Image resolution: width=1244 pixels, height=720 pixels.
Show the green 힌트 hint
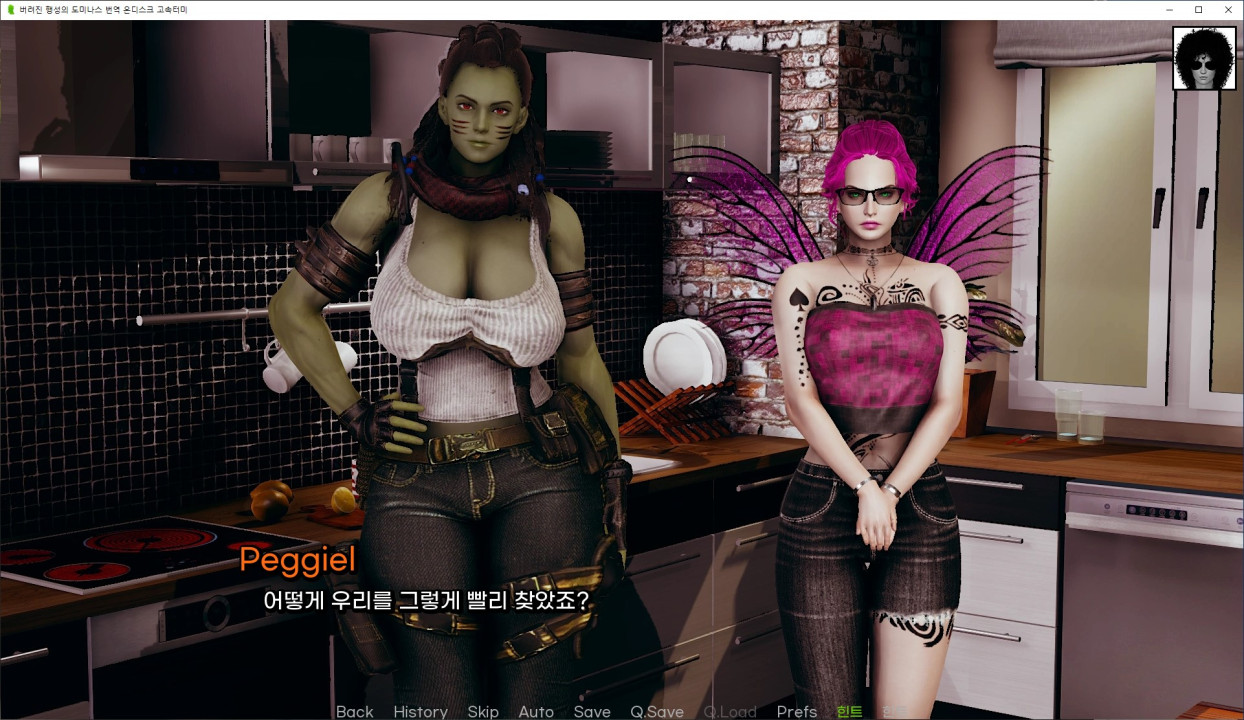tap(849, 711)
